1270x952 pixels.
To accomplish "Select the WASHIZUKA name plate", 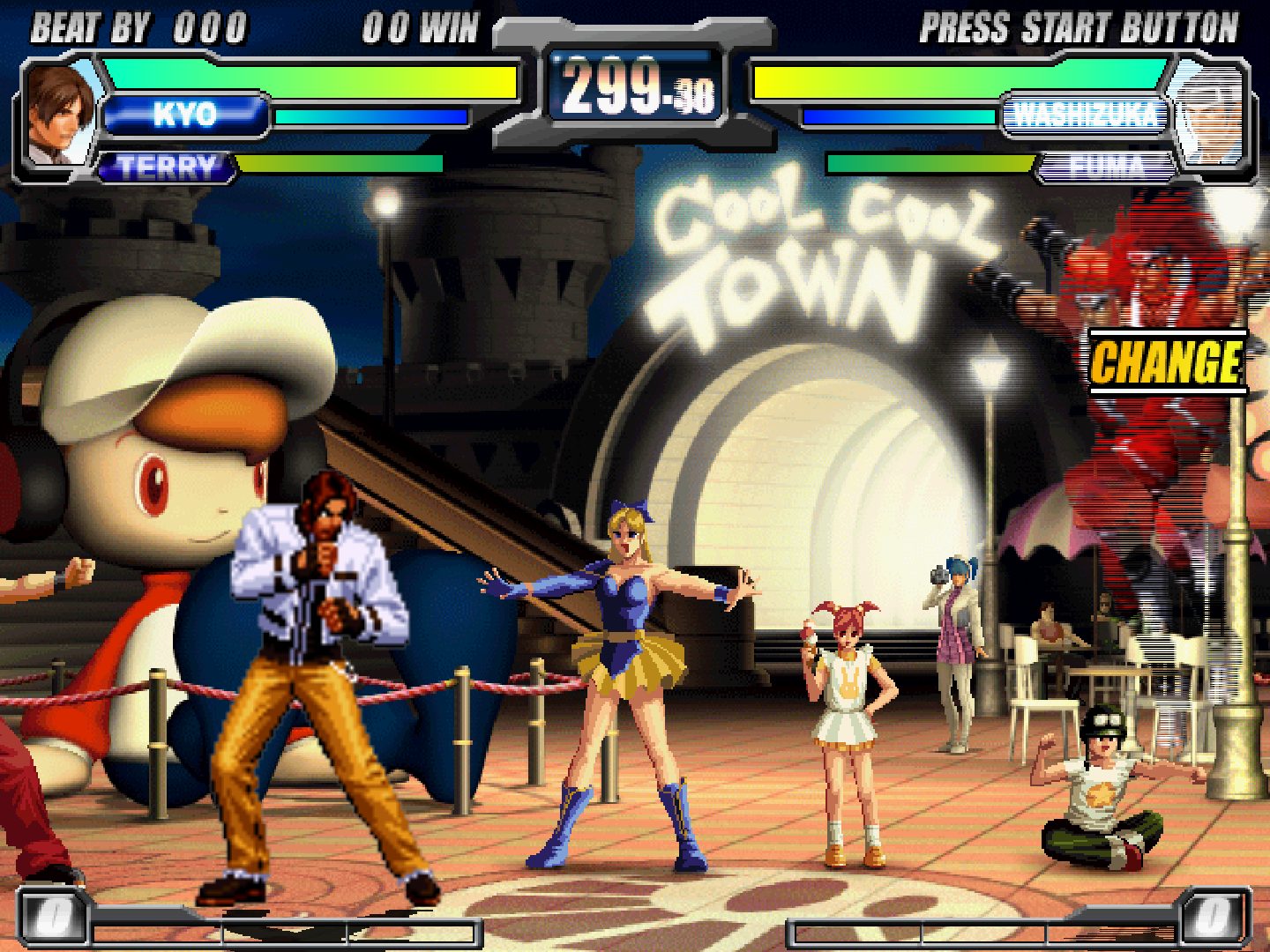I will pyautogui.click(x=1085, y=115).
